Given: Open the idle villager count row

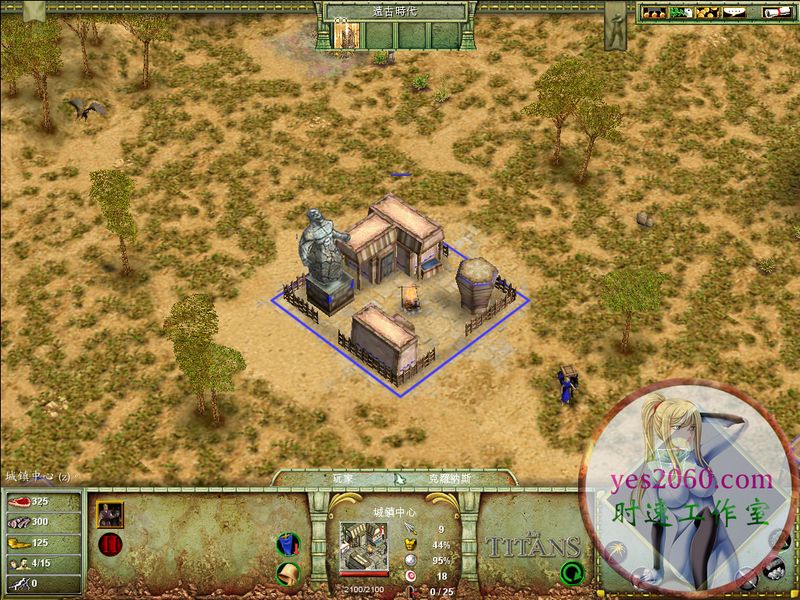Looking at the screenshot, I should coord(40,582).
